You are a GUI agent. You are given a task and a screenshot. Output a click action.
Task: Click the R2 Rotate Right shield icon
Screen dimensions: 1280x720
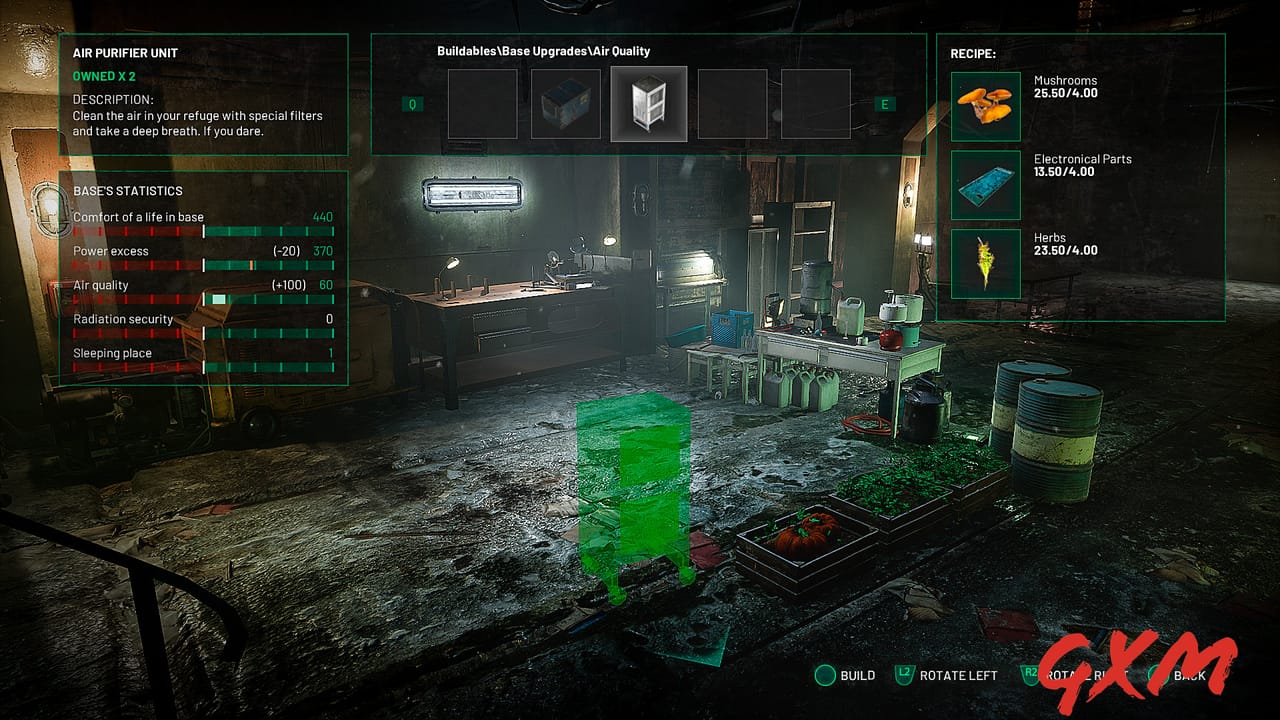tap(1028, 675)
